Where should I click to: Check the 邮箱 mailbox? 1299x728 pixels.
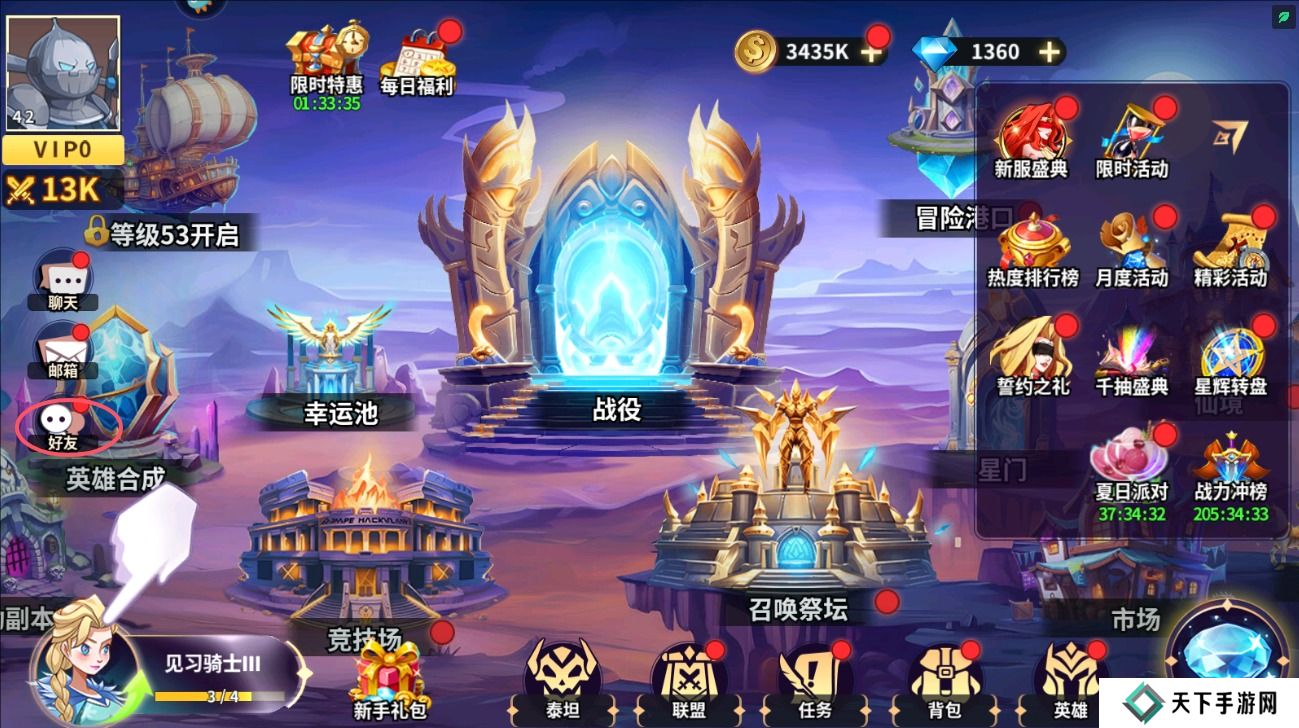pyautogui.click(x=62, y=350)
